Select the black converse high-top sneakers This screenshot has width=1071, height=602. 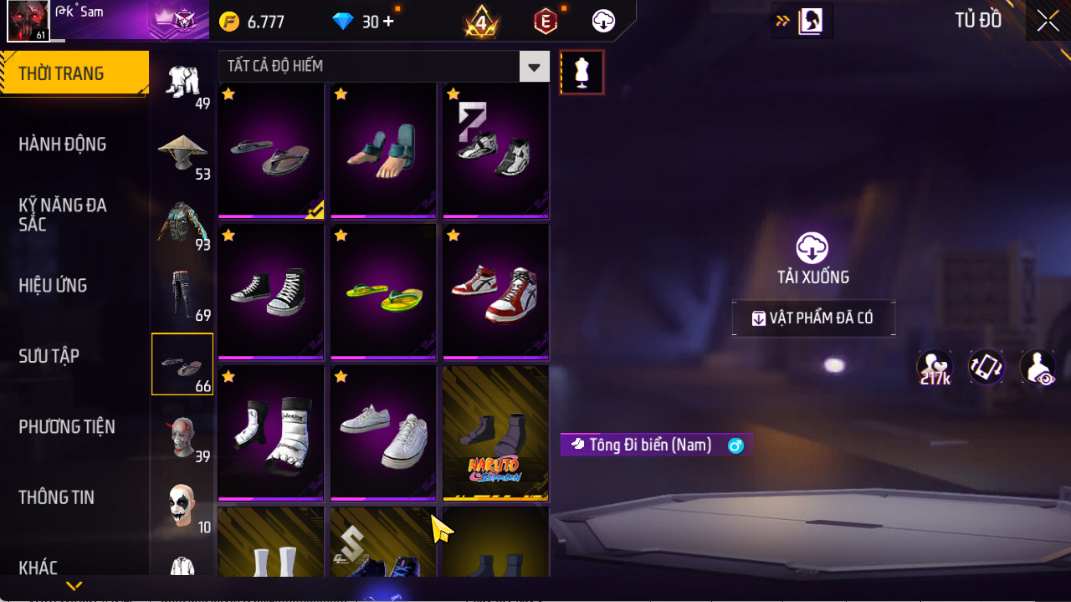pos(271,291)
